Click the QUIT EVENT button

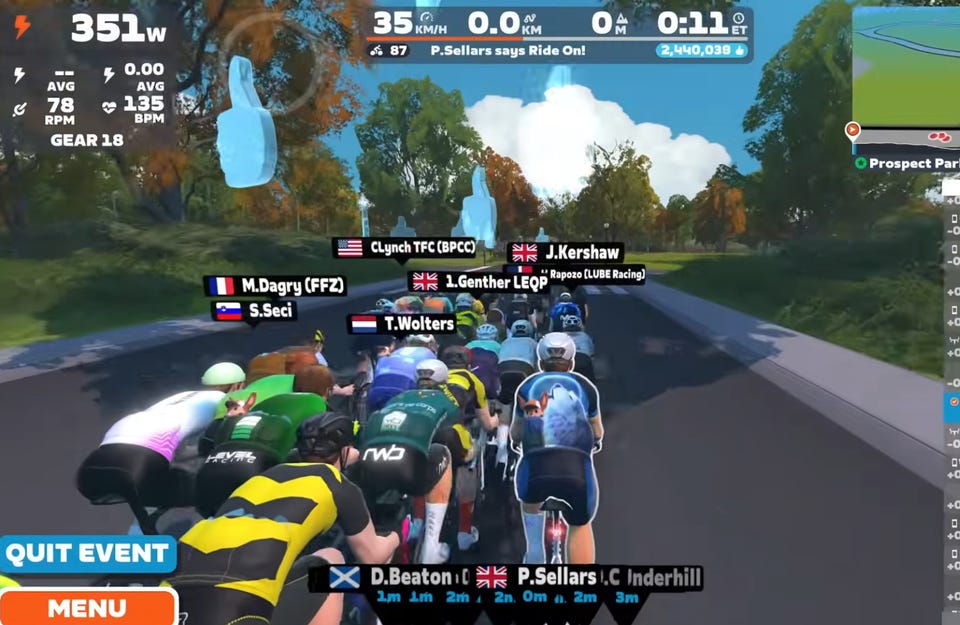(x=87, y=553)
